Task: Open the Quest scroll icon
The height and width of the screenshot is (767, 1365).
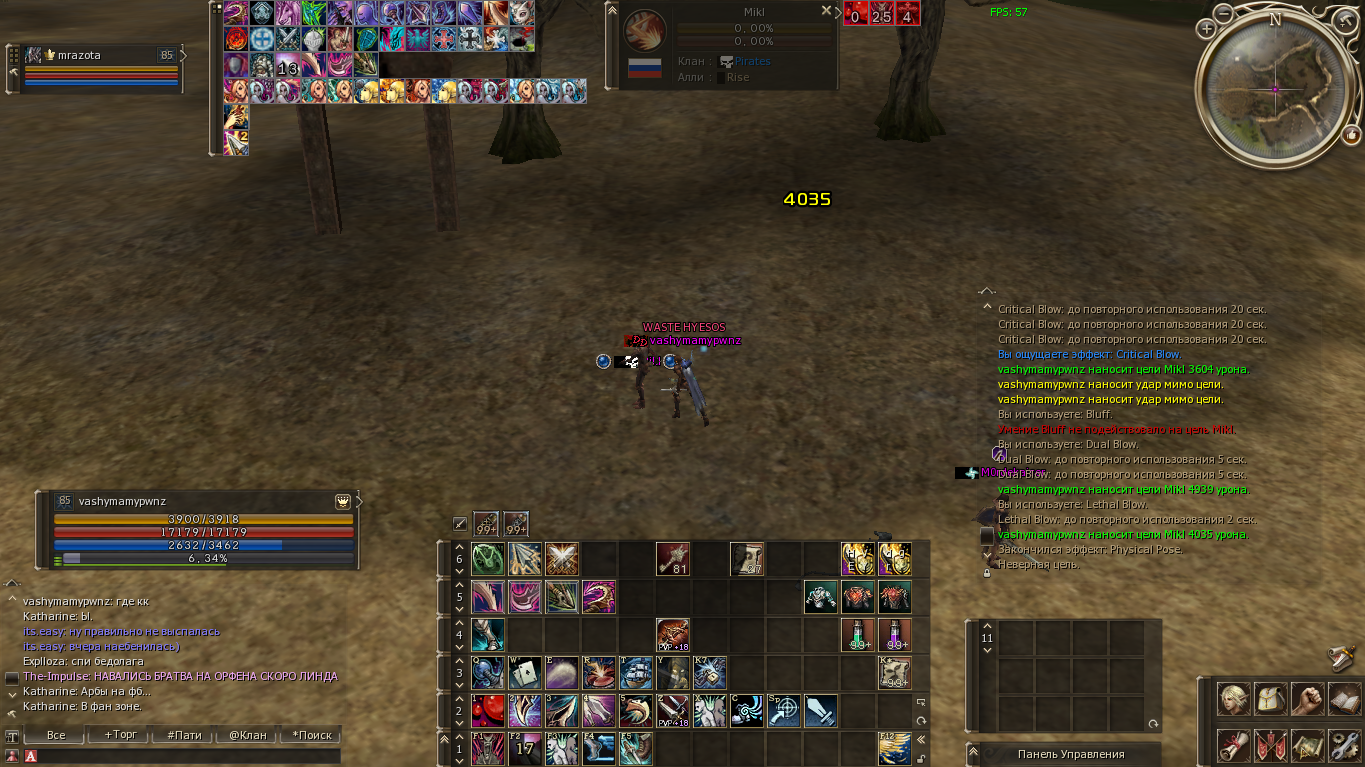Action: pyautogui.click(x=1232, y=746)
